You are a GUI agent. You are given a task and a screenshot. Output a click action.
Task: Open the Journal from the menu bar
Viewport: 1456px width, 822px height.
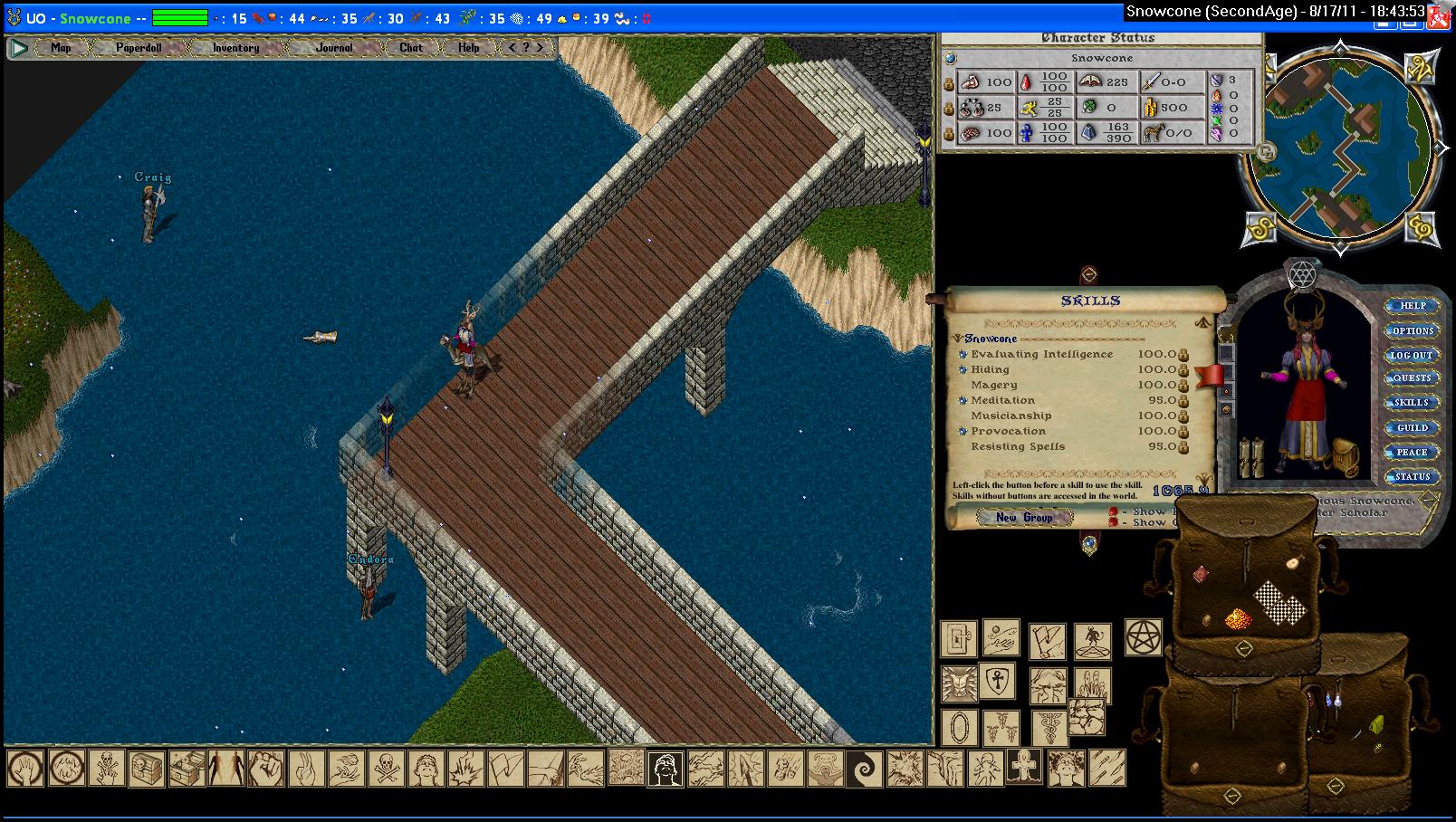tap(334, 48)
